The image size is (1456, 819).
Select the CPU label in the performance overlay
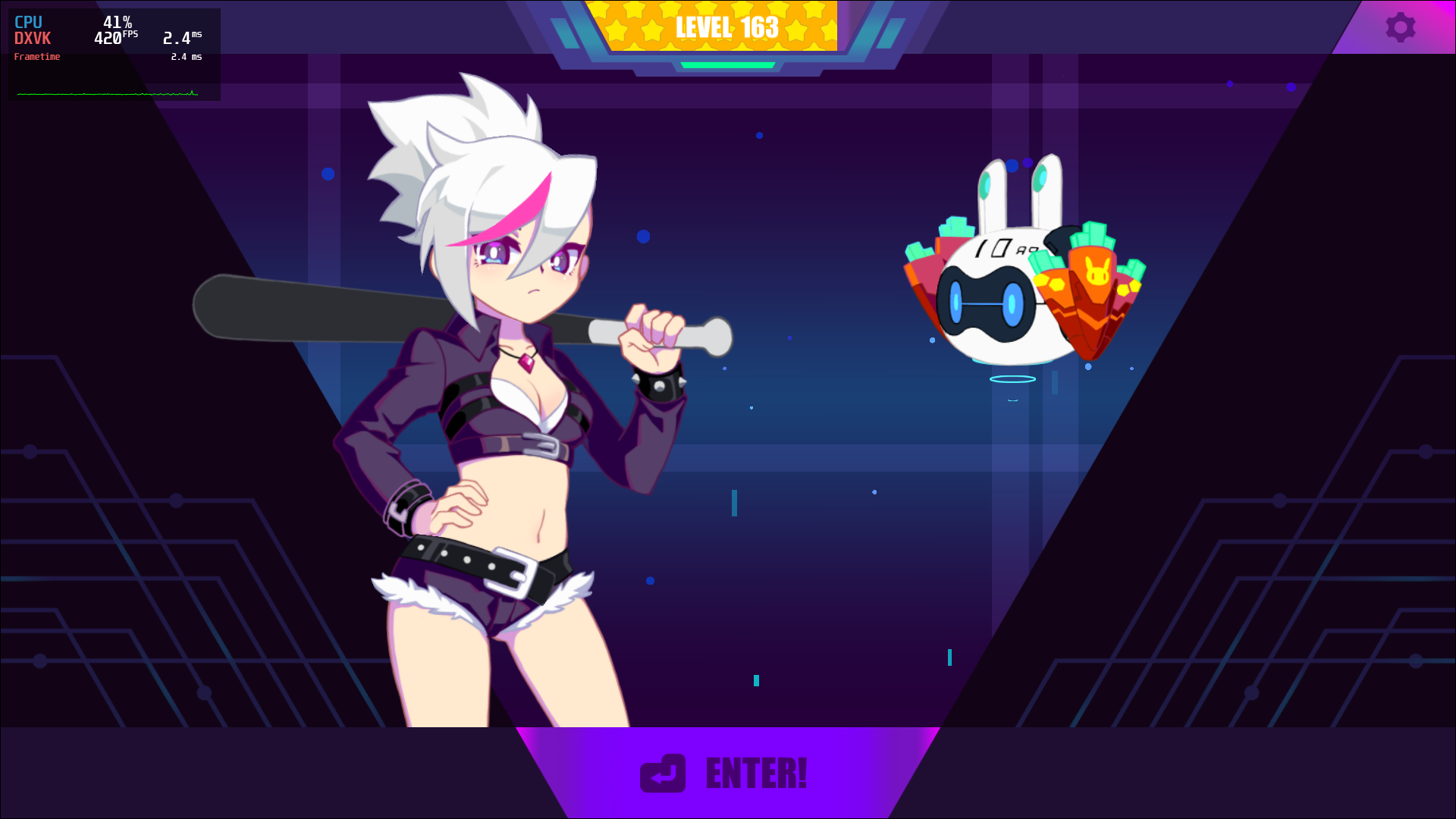click(x=28, y=22)
